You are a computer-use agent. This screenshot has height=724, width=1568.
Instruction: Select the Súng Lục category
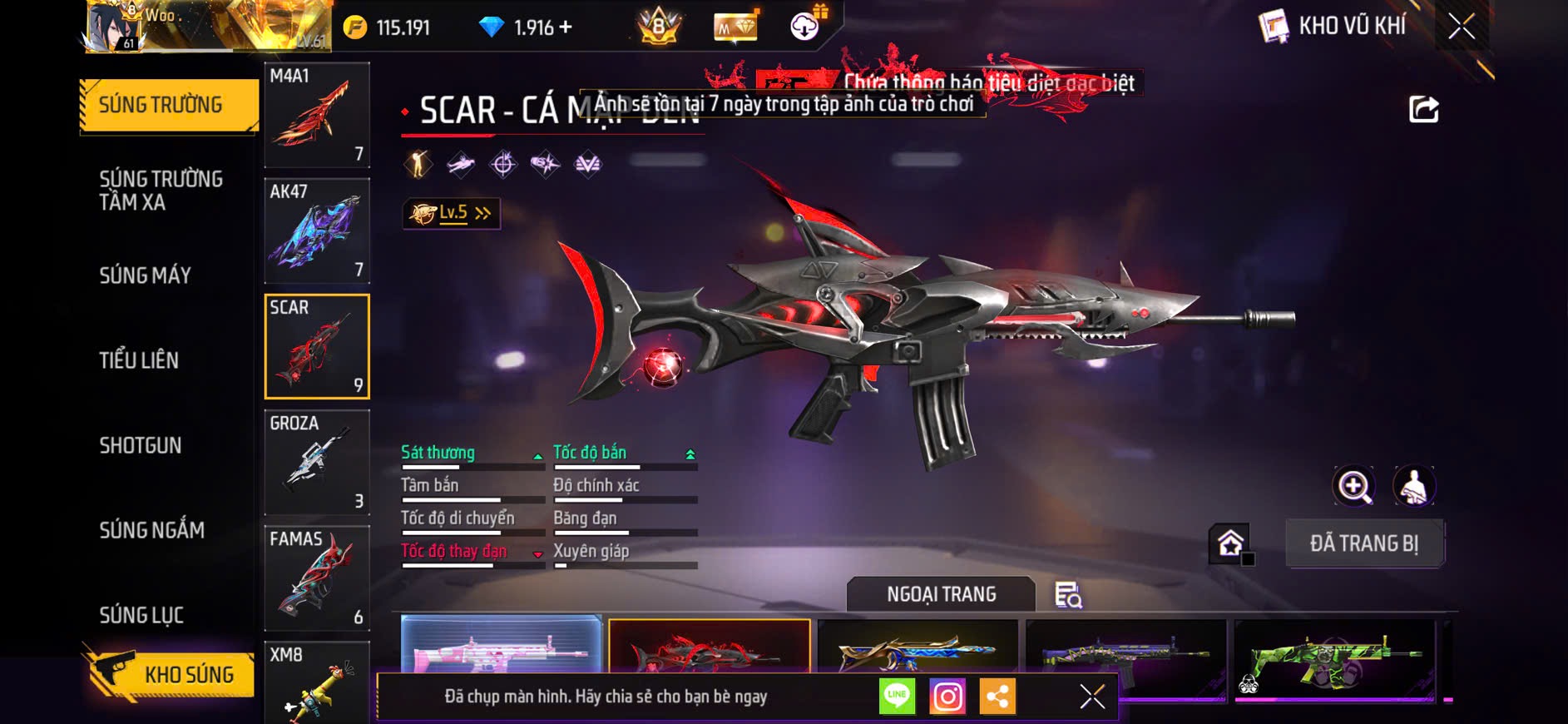click(141, 615)
